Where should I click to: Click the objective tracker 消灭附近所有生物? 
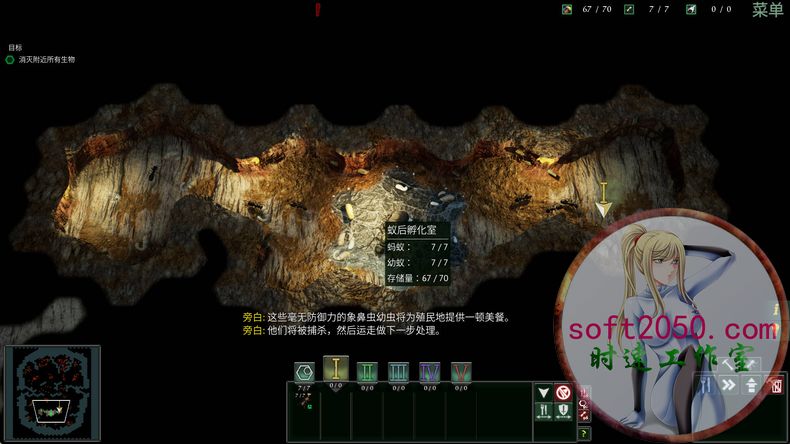click(x=46, y=60)
